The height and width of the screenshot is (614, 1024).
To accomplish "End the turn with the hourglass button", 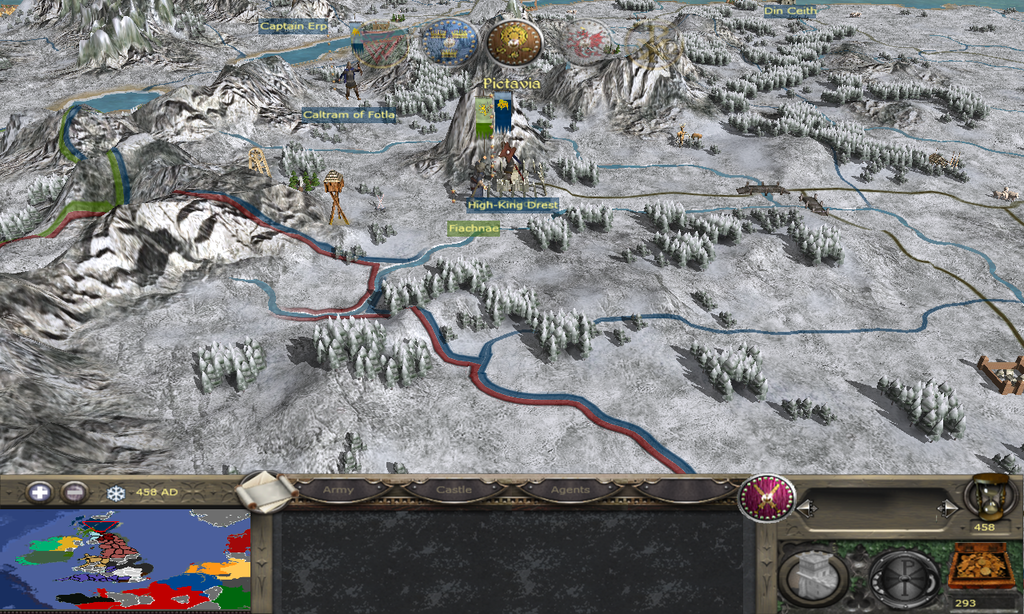I will [983, 497].
